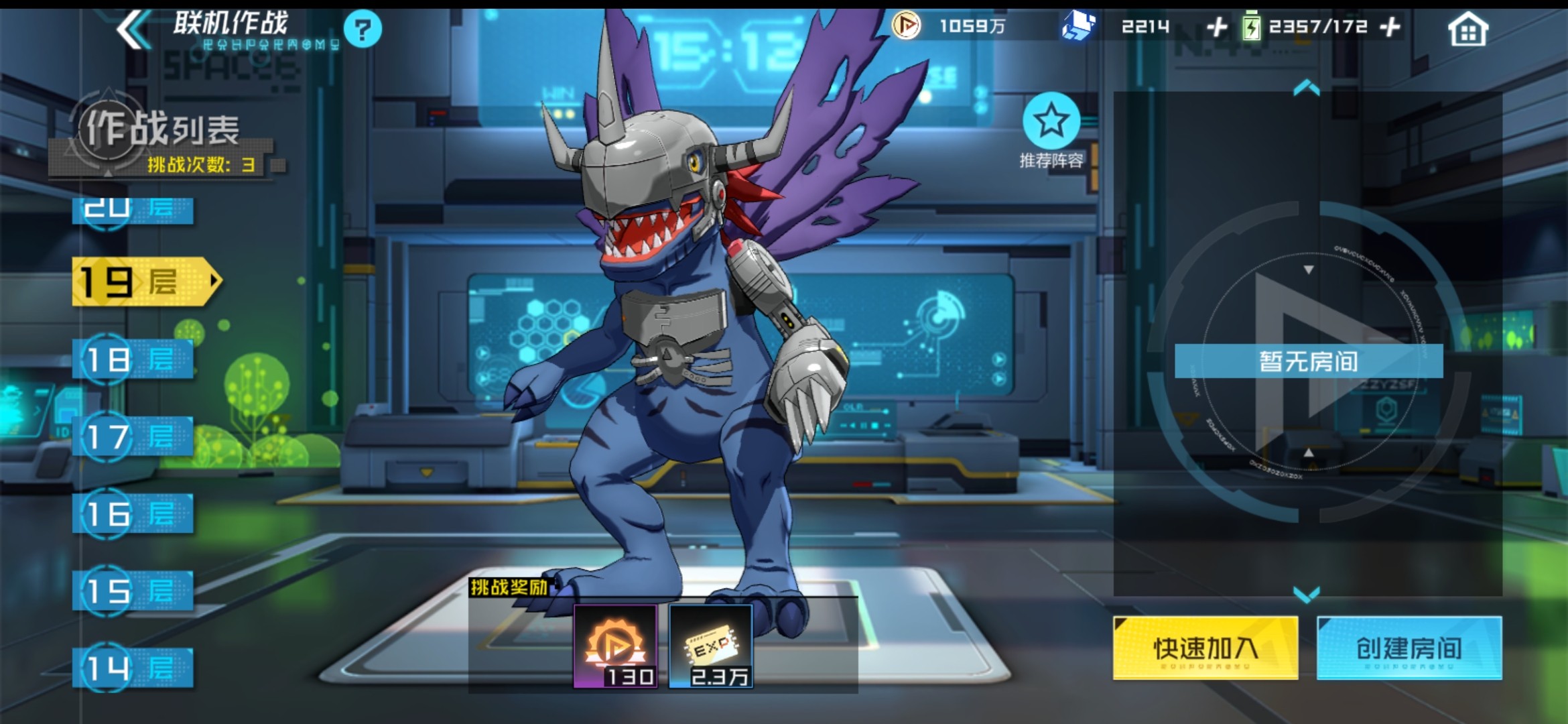
Task: Add blue cube currency with plus button
Action: click(1216, 27)
